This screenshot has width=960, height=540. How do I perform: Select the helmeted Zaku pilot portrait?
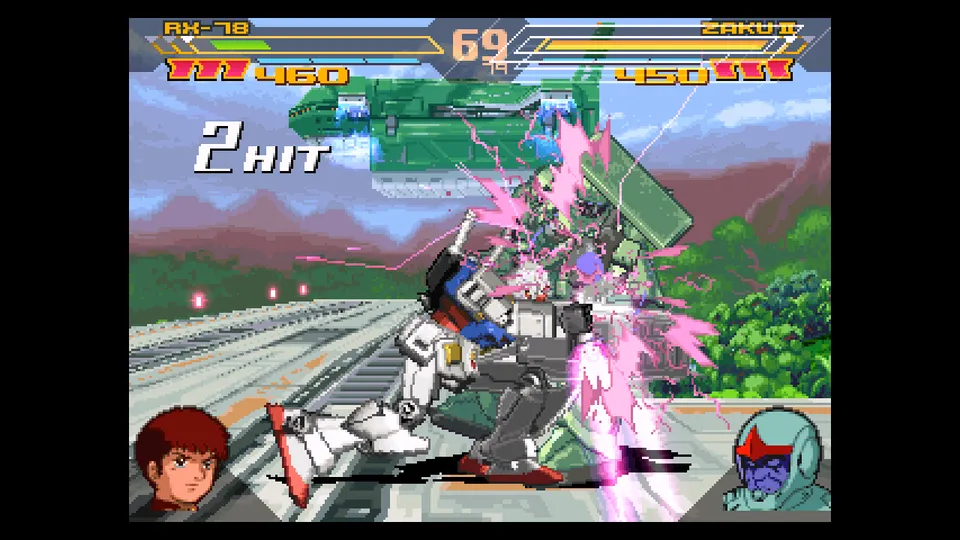coord(776,463)
